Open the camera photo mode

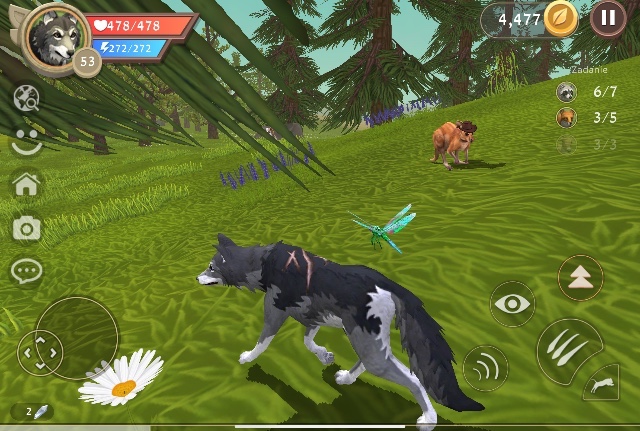(x=27, y=228)
